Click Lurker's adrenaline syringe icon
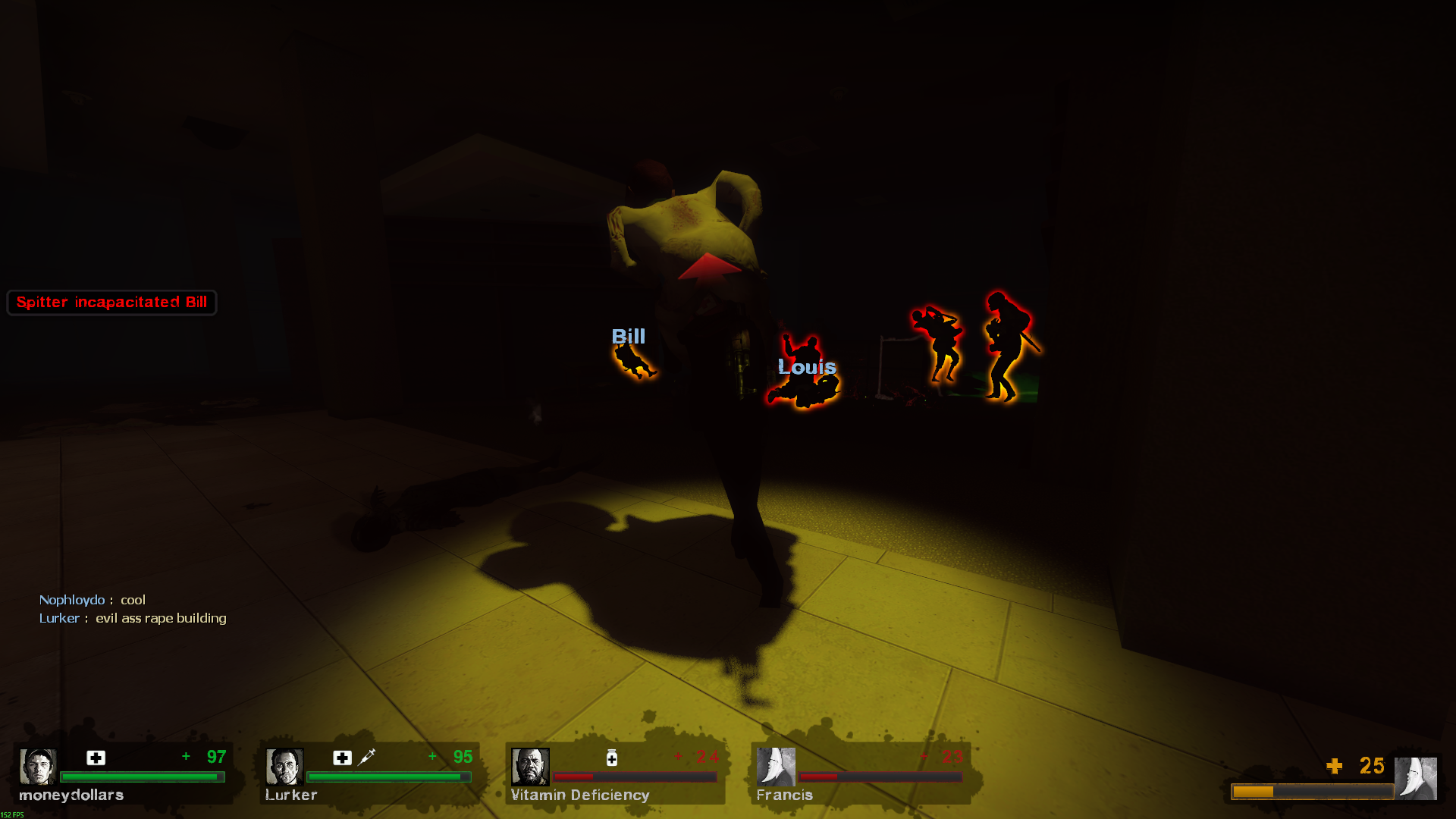 (x=367, y=757)
